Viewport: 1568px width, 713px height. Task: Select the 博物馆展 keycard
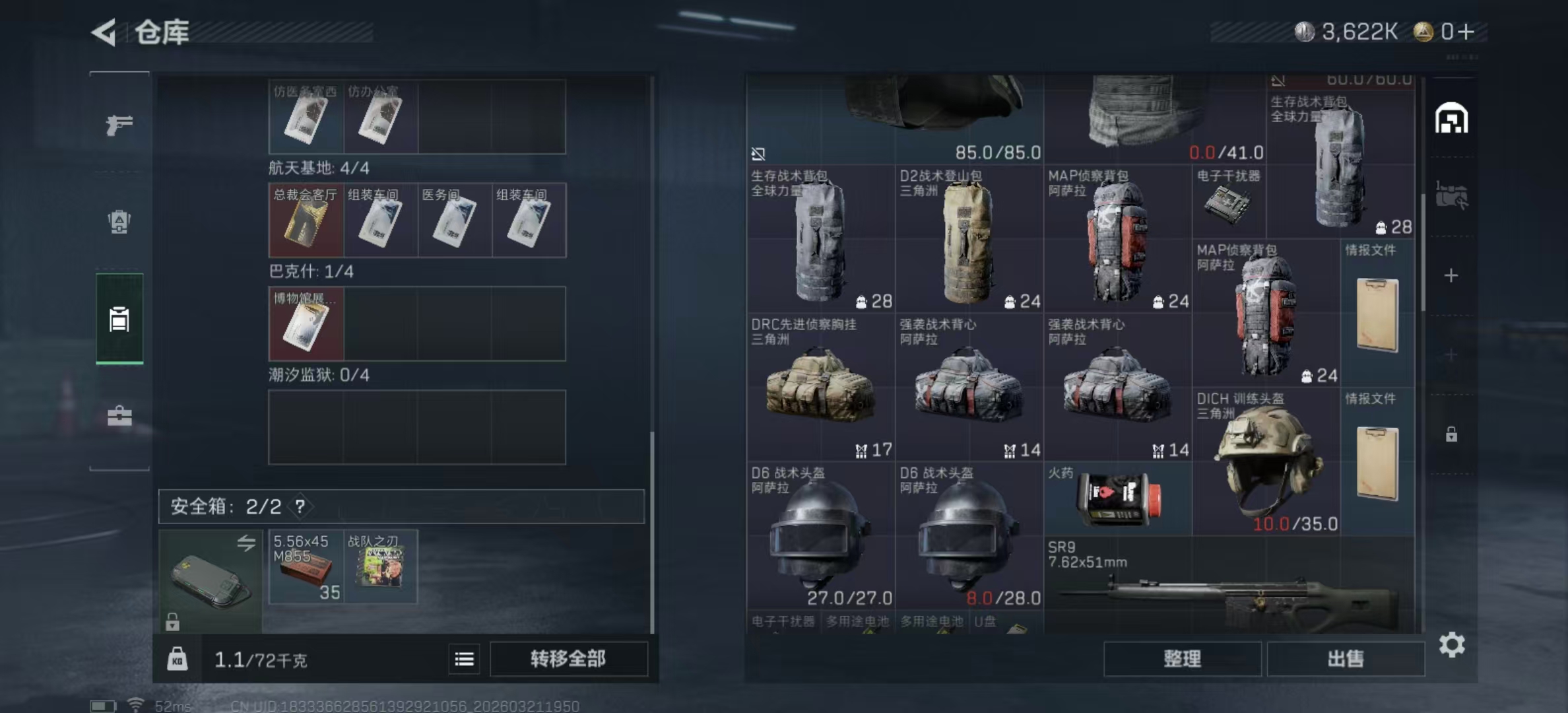click(x=306, y=324)
